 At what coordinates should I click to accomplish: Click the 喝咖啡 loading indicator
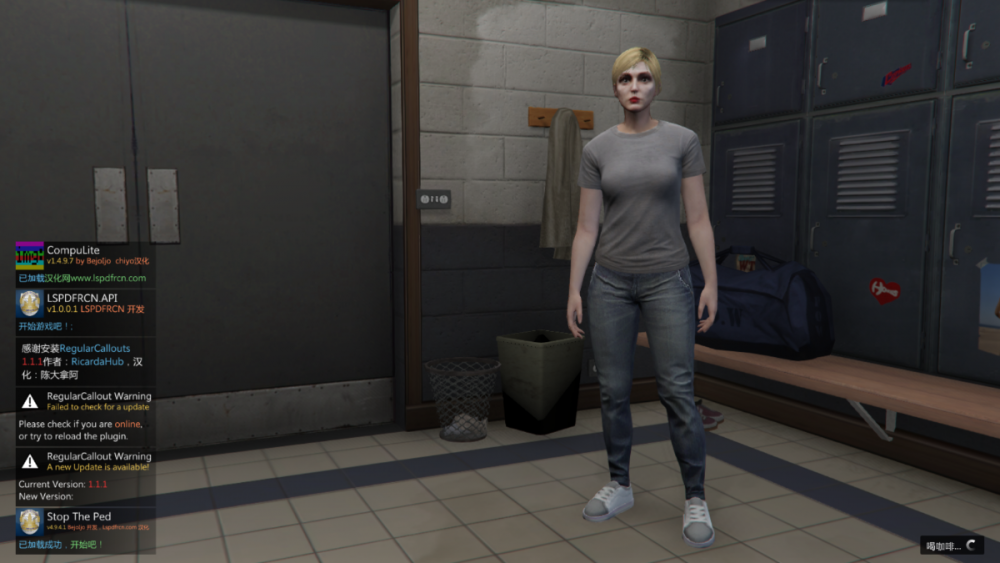click(x=951, y=546)
